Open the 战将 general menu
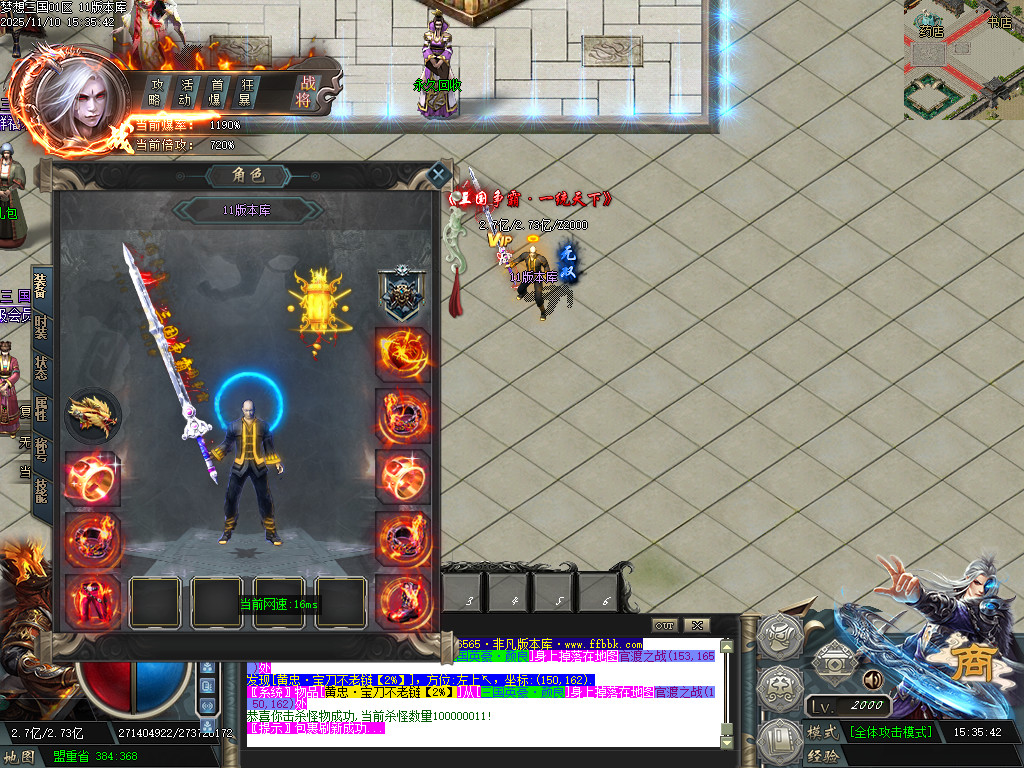 tap(303, 92)
